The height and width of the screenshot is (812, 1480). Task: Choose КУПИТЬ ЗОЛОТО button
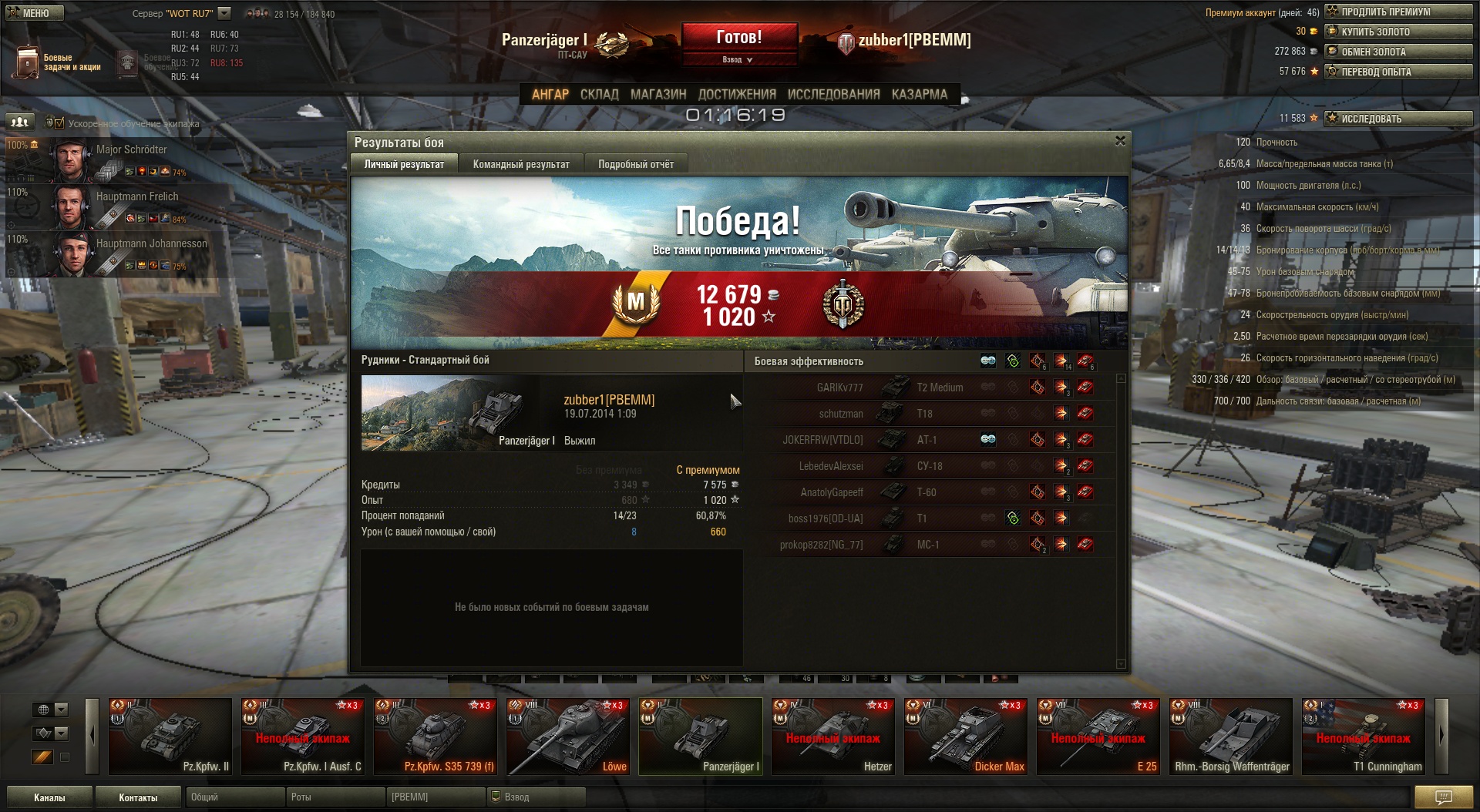pyautogui.click(x=1398, y=32)
